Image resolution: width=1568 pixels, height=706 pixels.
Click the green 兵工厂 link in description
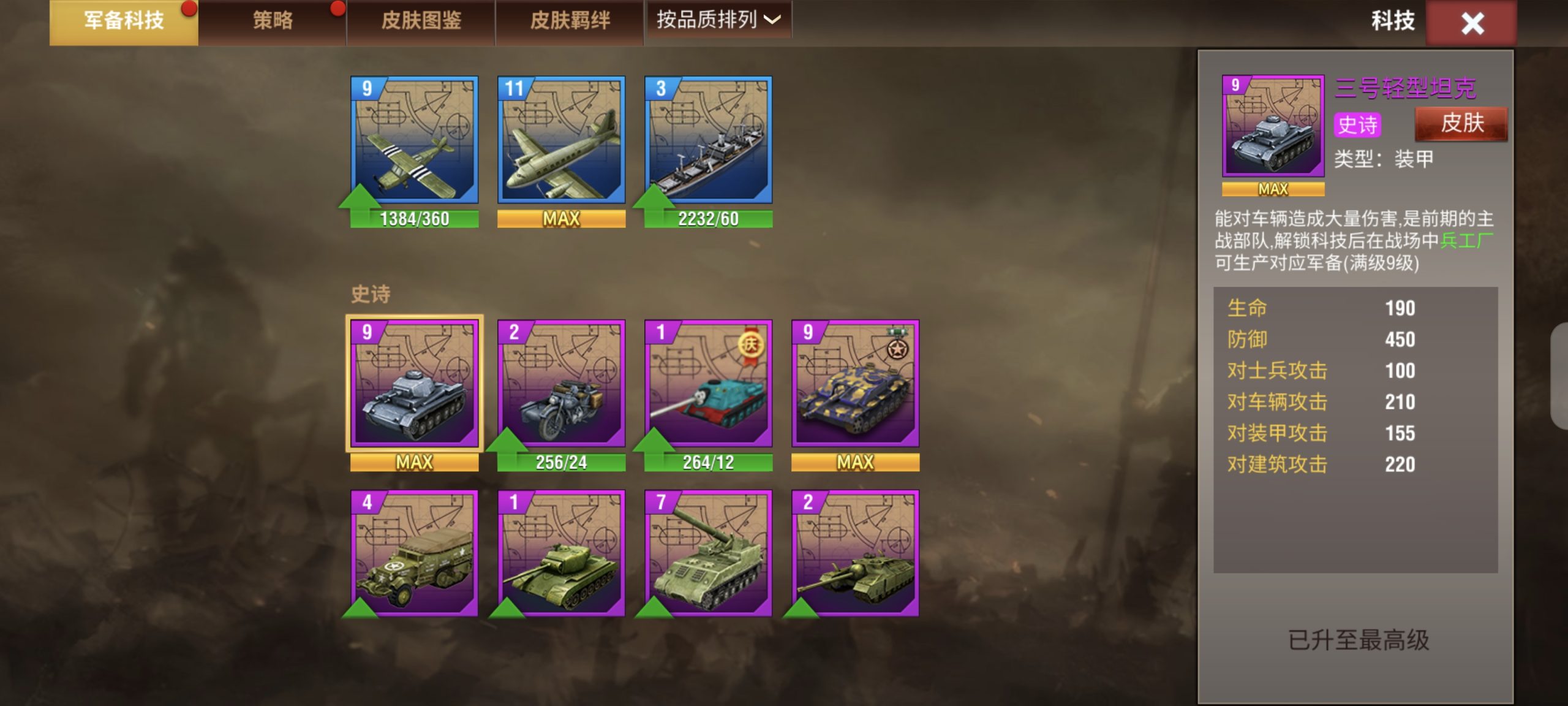click(x=1466, y=241)
